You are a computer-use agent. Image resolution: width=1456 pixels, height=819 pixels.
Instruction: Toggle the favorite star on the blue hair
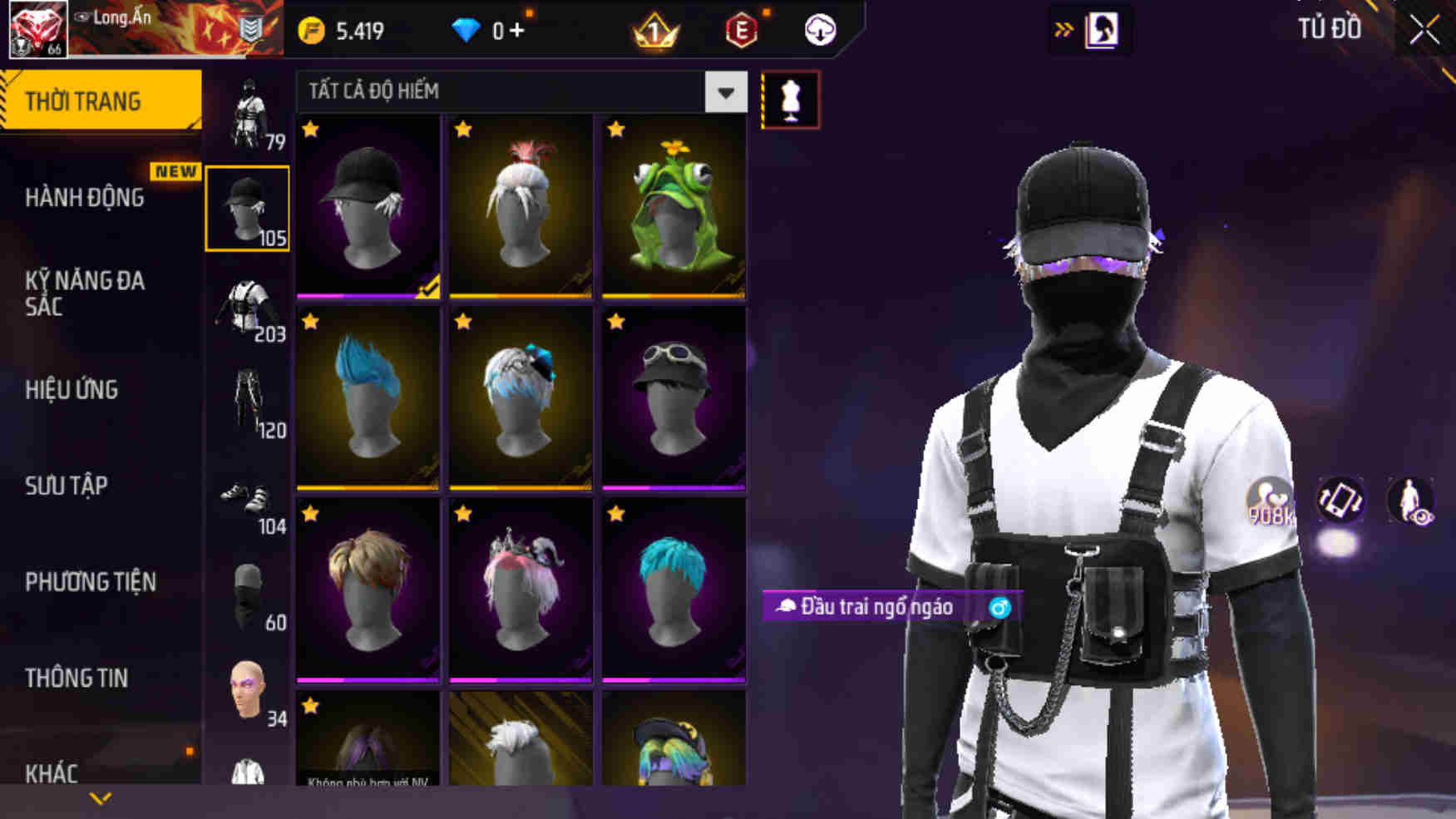(309, 320)
